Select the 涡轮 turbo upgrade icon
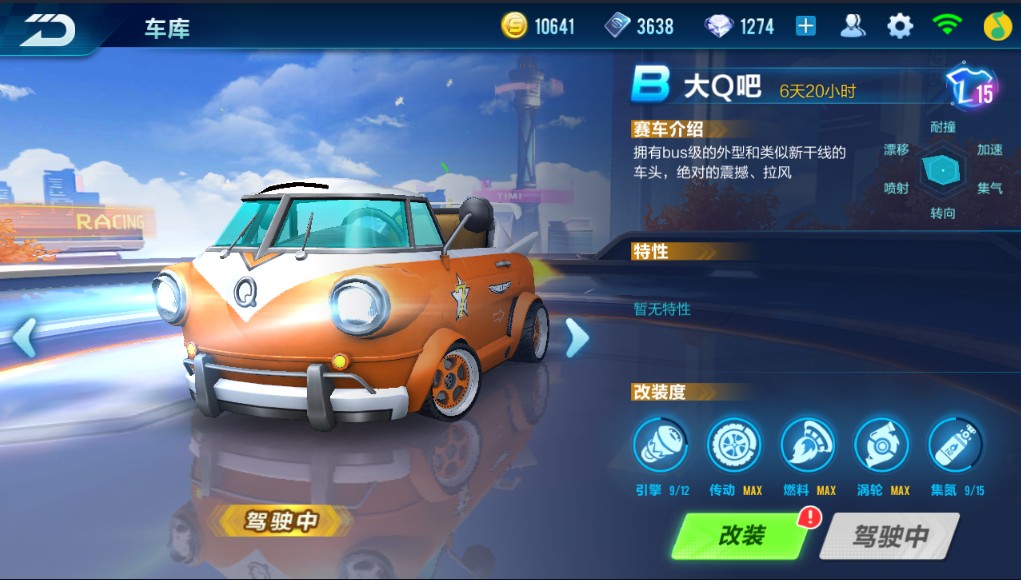This screenshot has width=1021, height=580. (x=882, y=445)
